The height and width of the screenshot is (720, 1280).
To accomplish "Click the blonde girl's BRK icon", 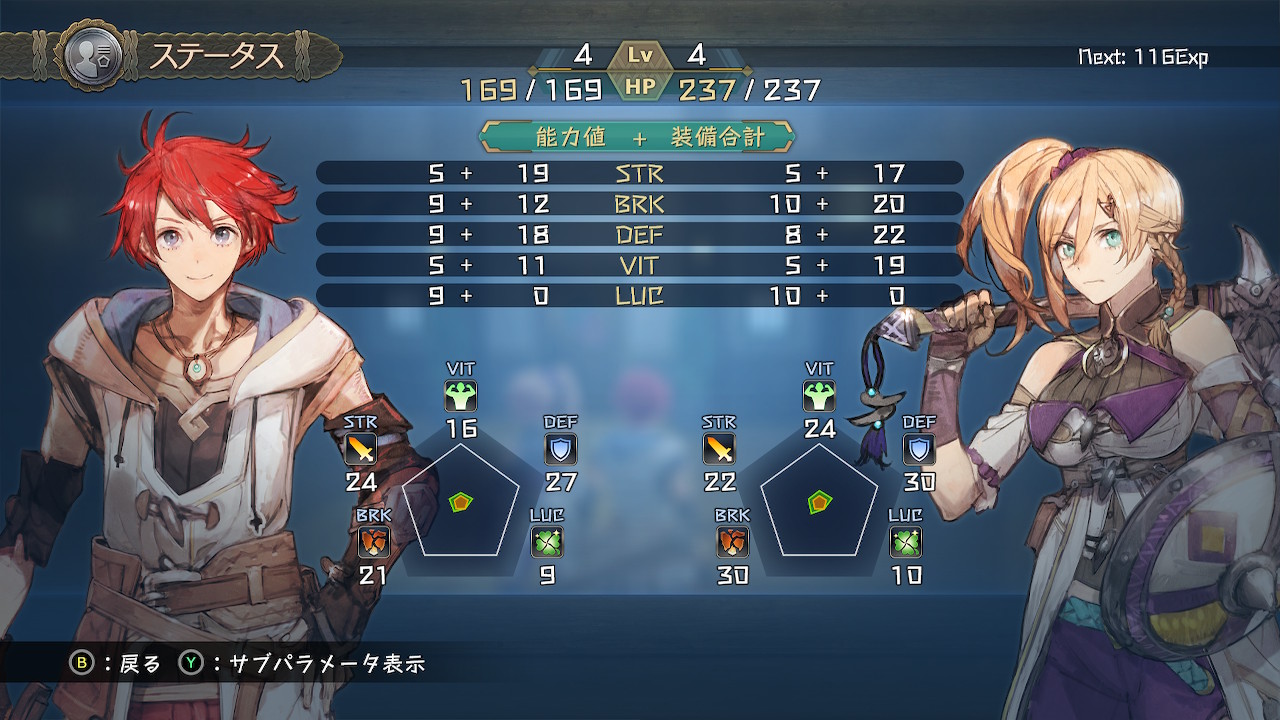I will point(733,542).
